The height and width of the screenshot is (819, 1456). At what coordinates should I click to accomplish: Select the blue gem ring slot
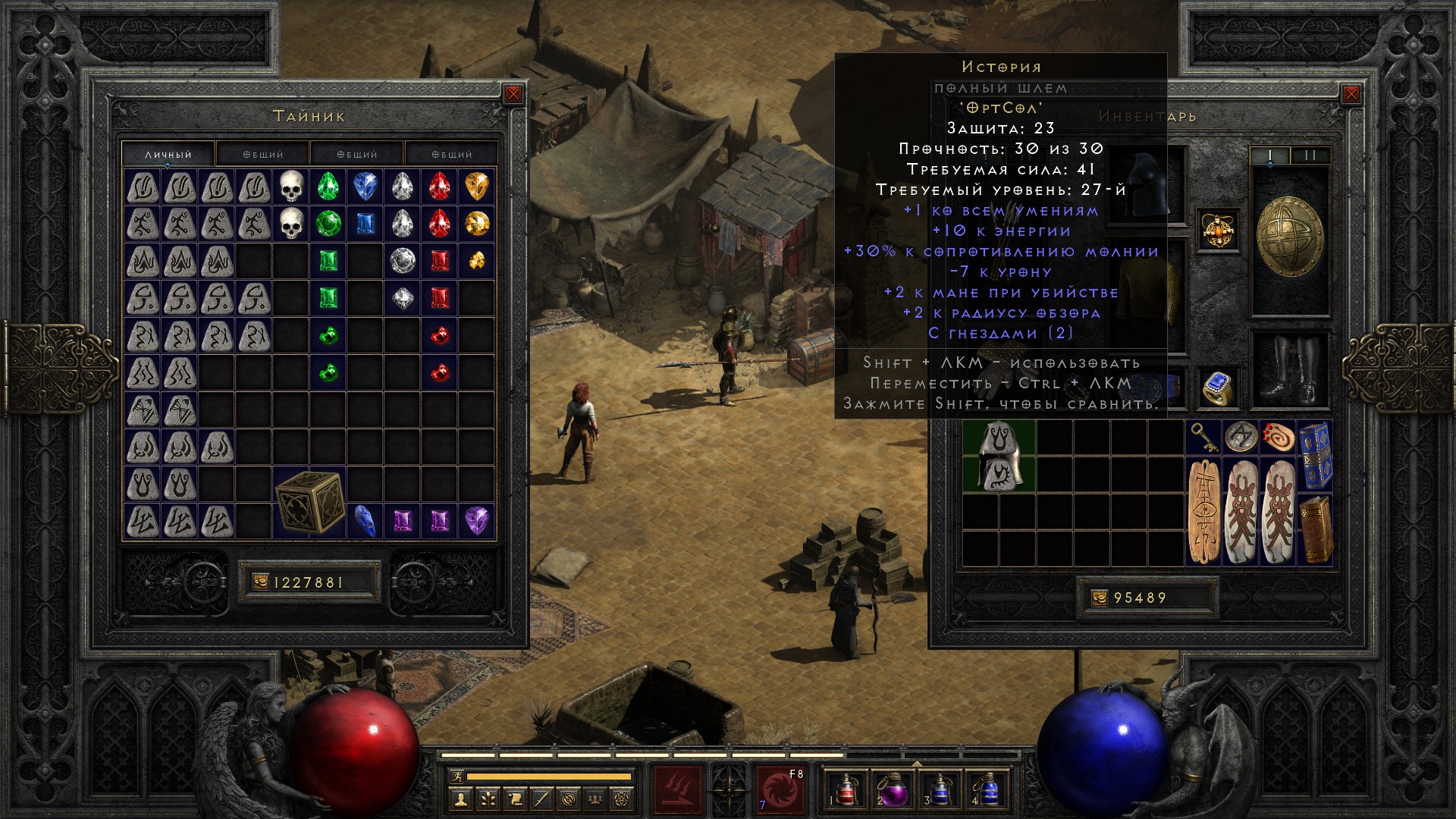1219,388
